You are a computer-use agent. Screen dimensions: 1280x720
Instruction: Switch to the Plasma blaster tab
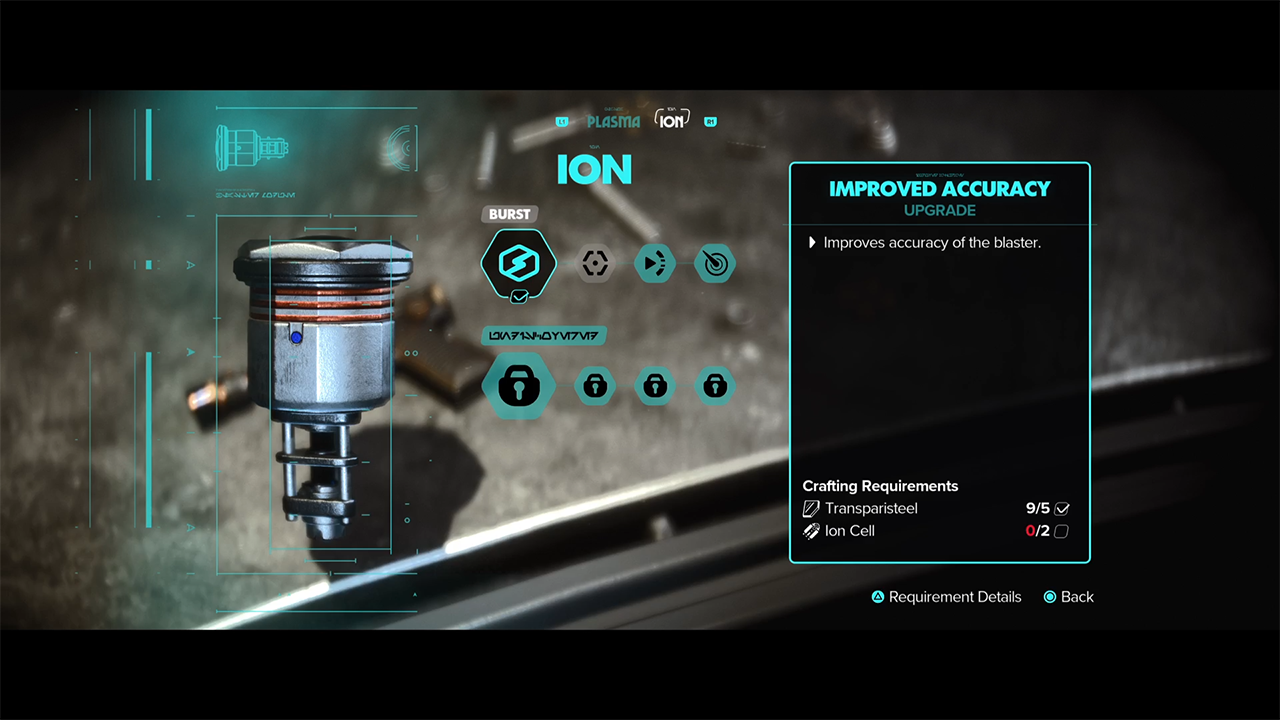613,122
